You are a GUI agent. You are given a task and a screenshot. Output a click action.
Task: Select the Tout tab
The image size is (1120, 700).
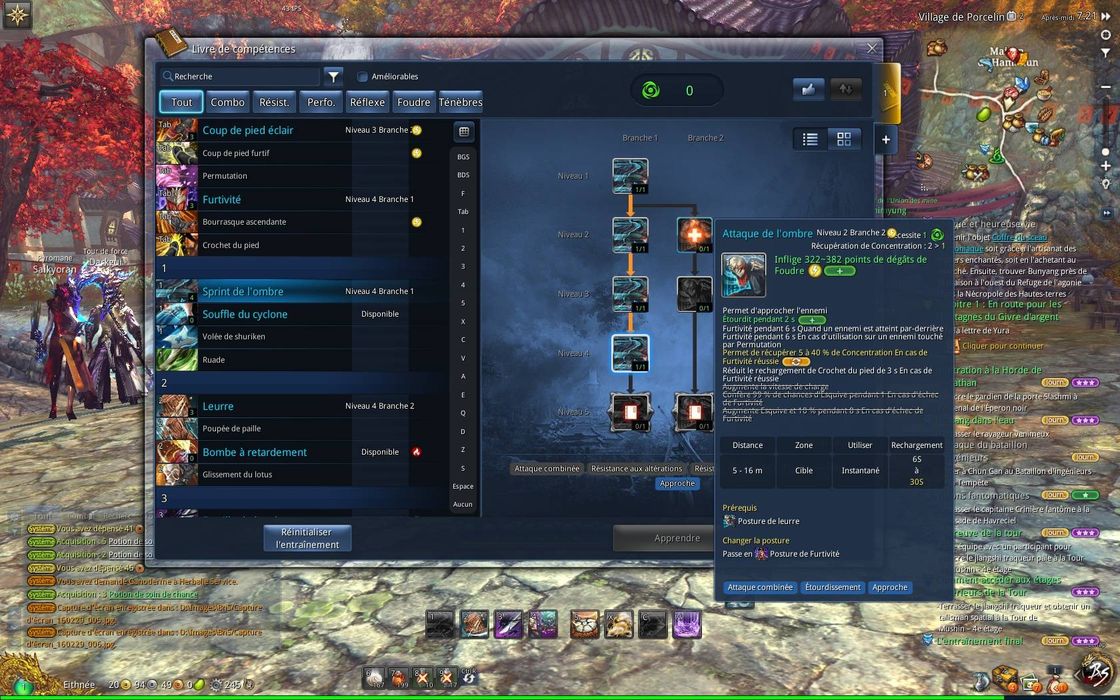[x=182, y=102]
